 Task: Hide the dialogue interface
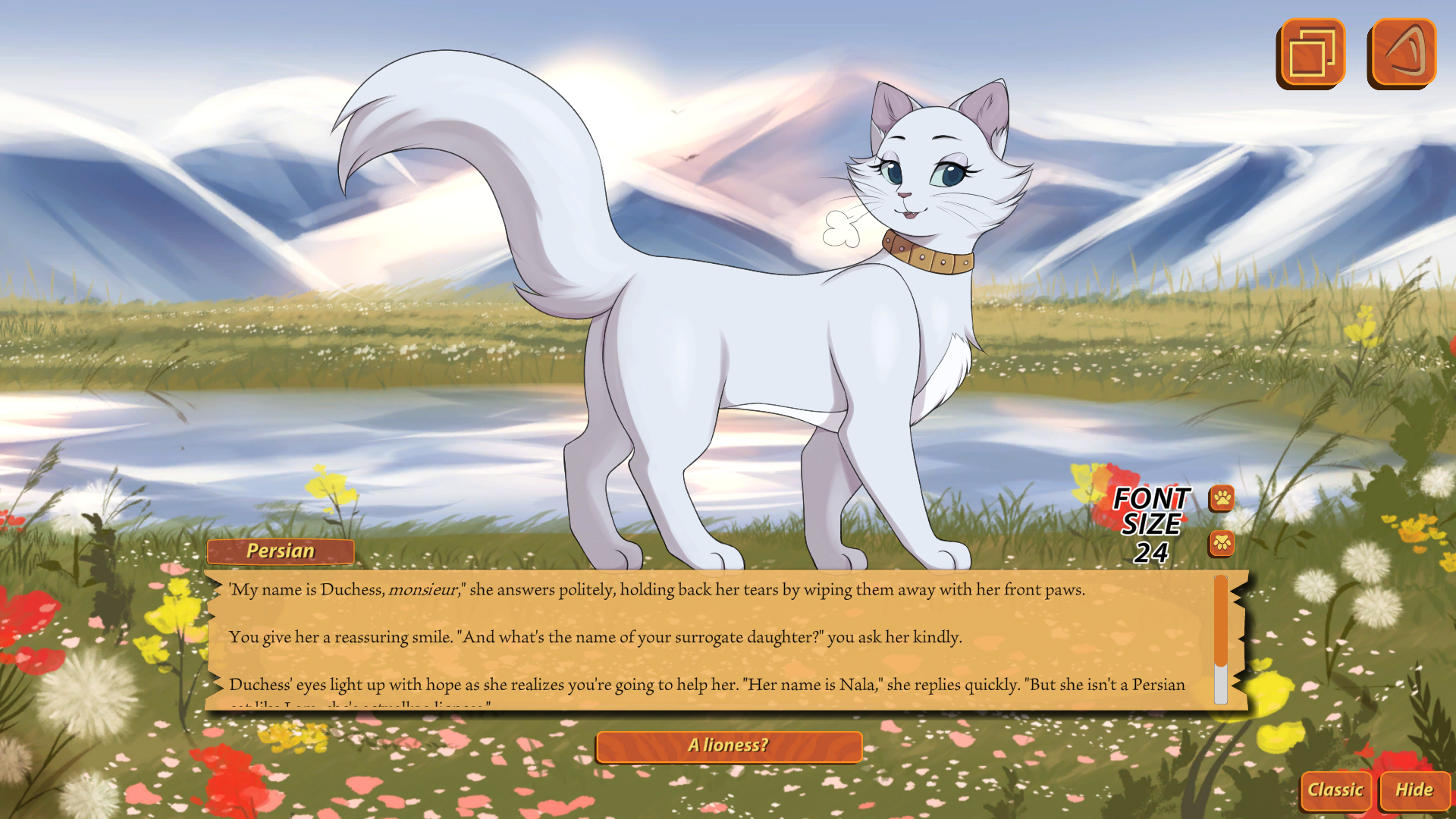pyautogui.click(x=1415, y=790)
